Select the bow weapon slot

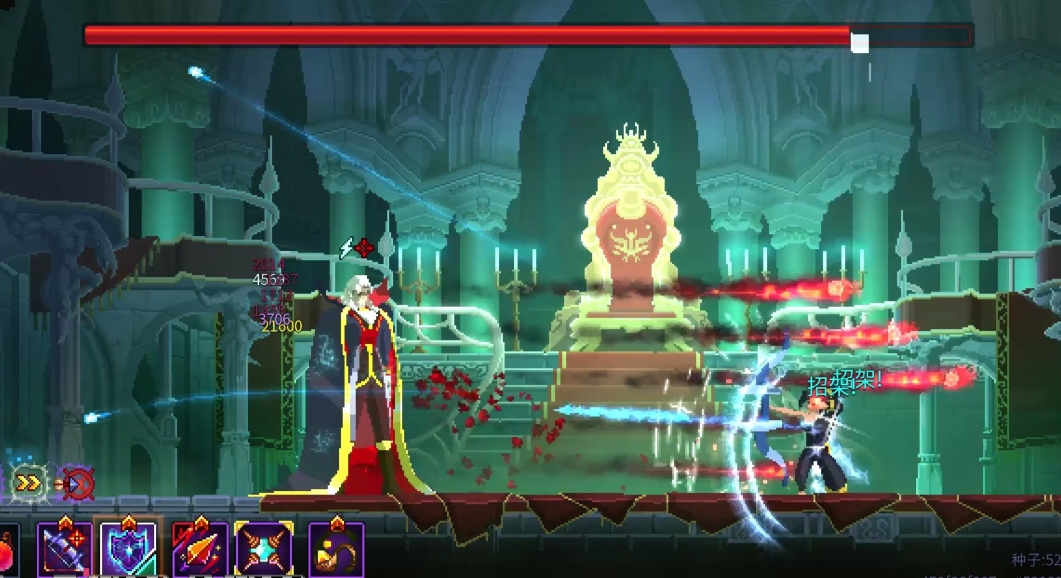64,549
